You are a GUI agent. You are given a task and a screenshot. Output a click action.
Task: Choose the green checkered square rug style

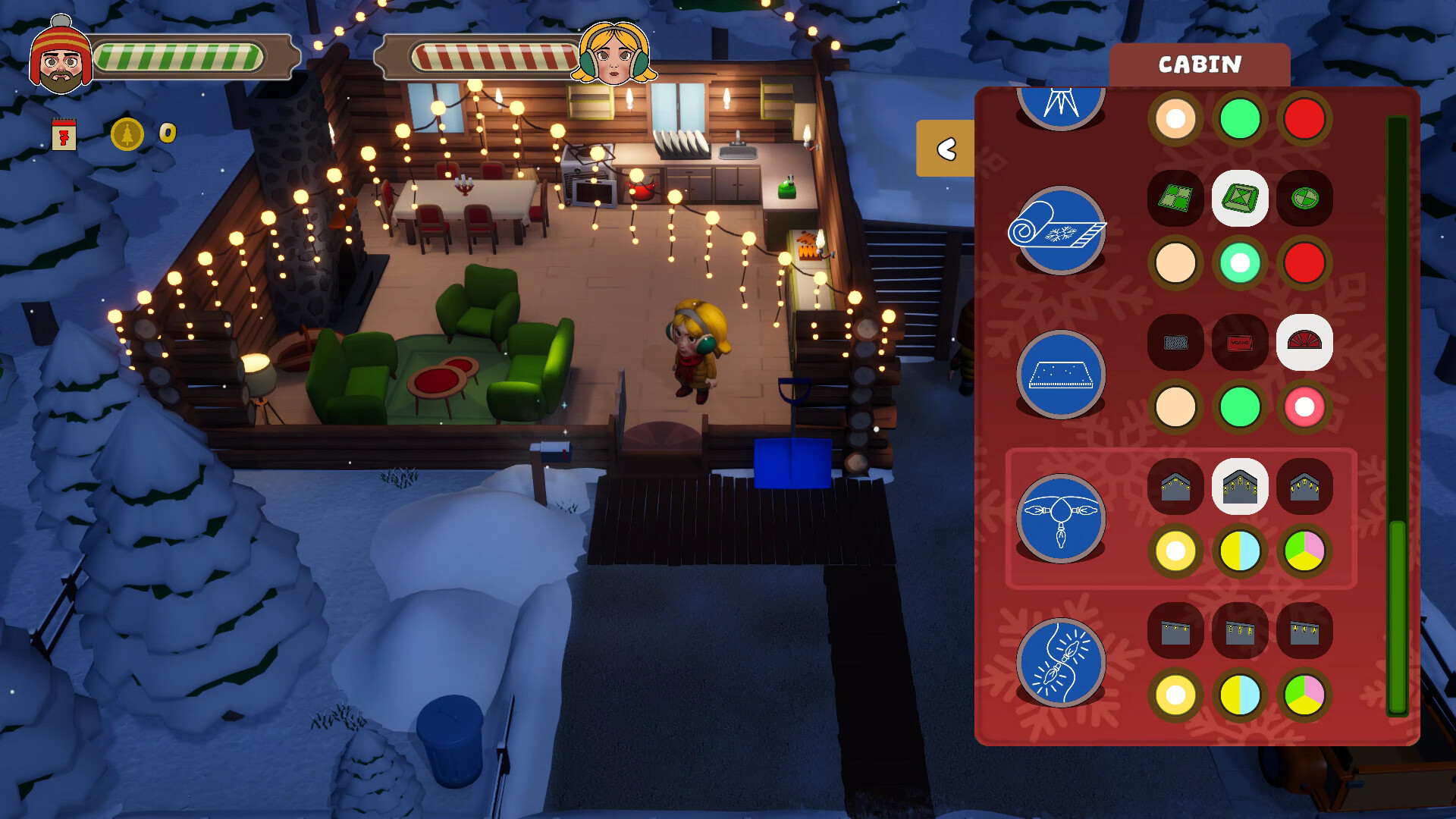(1175, 199)
